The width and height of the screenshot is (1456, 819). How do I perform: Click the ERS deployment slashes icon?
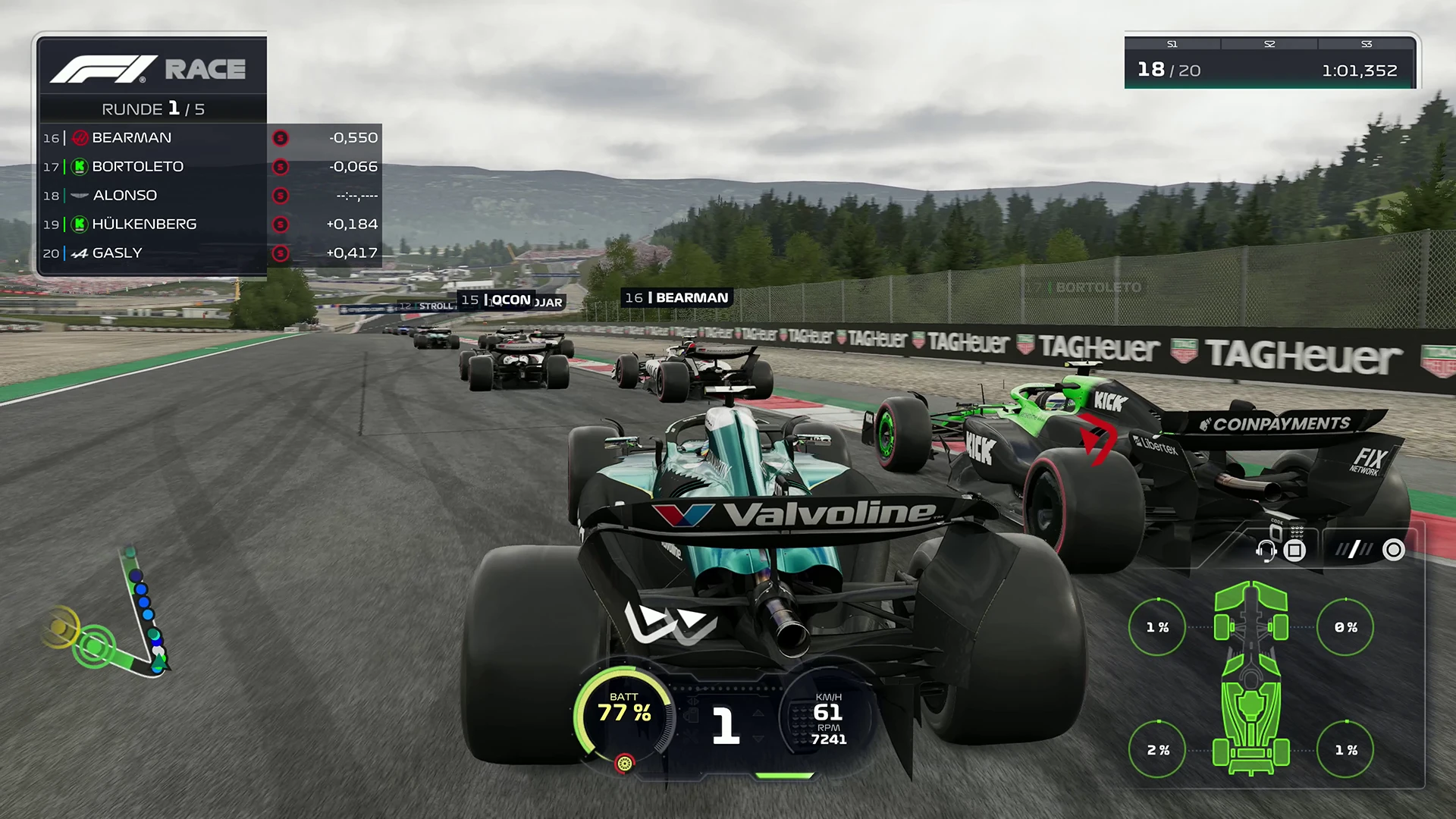click(x=1354, y=550)
